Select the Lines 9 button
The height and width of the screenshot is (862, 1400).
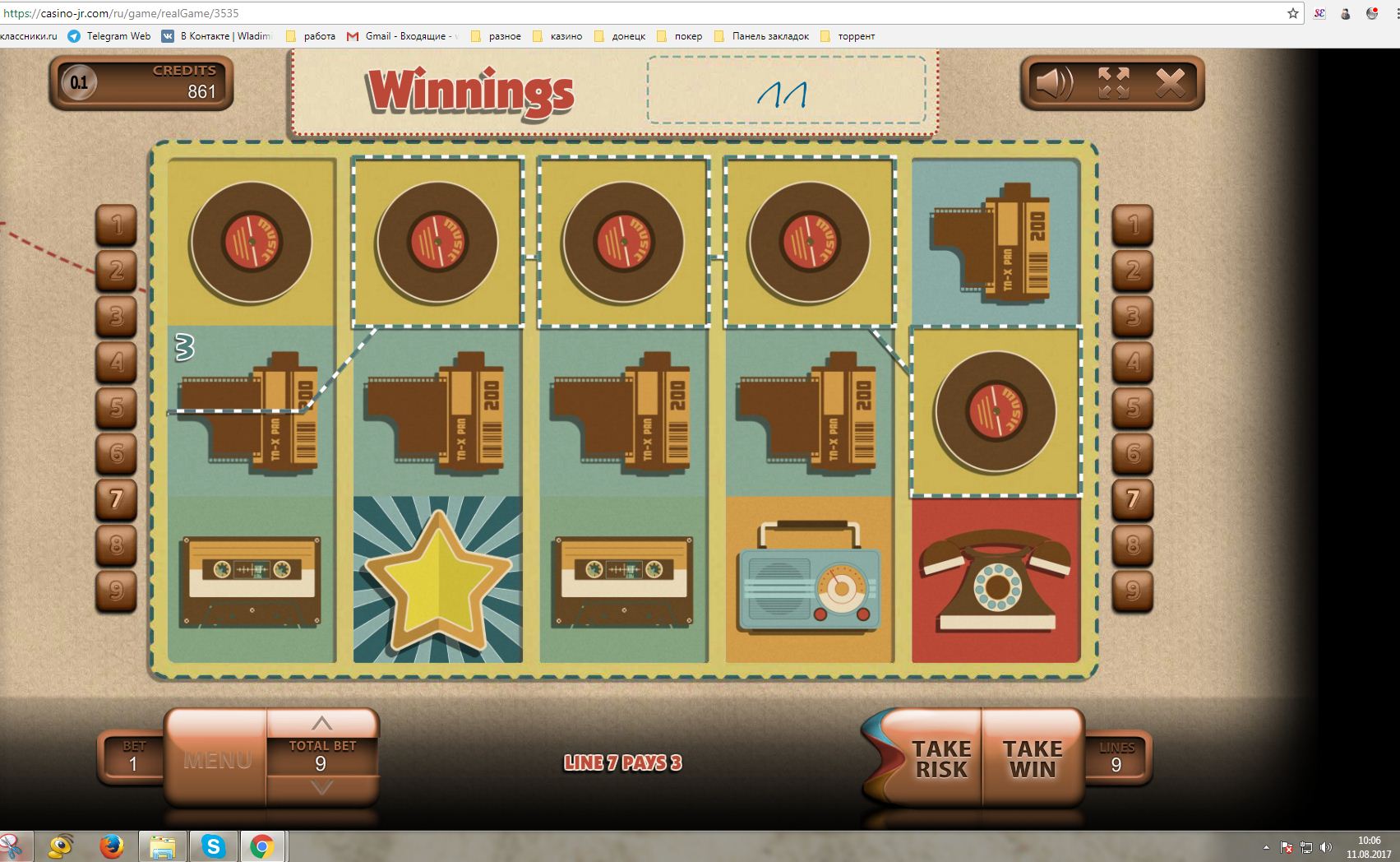(1116, 758)
